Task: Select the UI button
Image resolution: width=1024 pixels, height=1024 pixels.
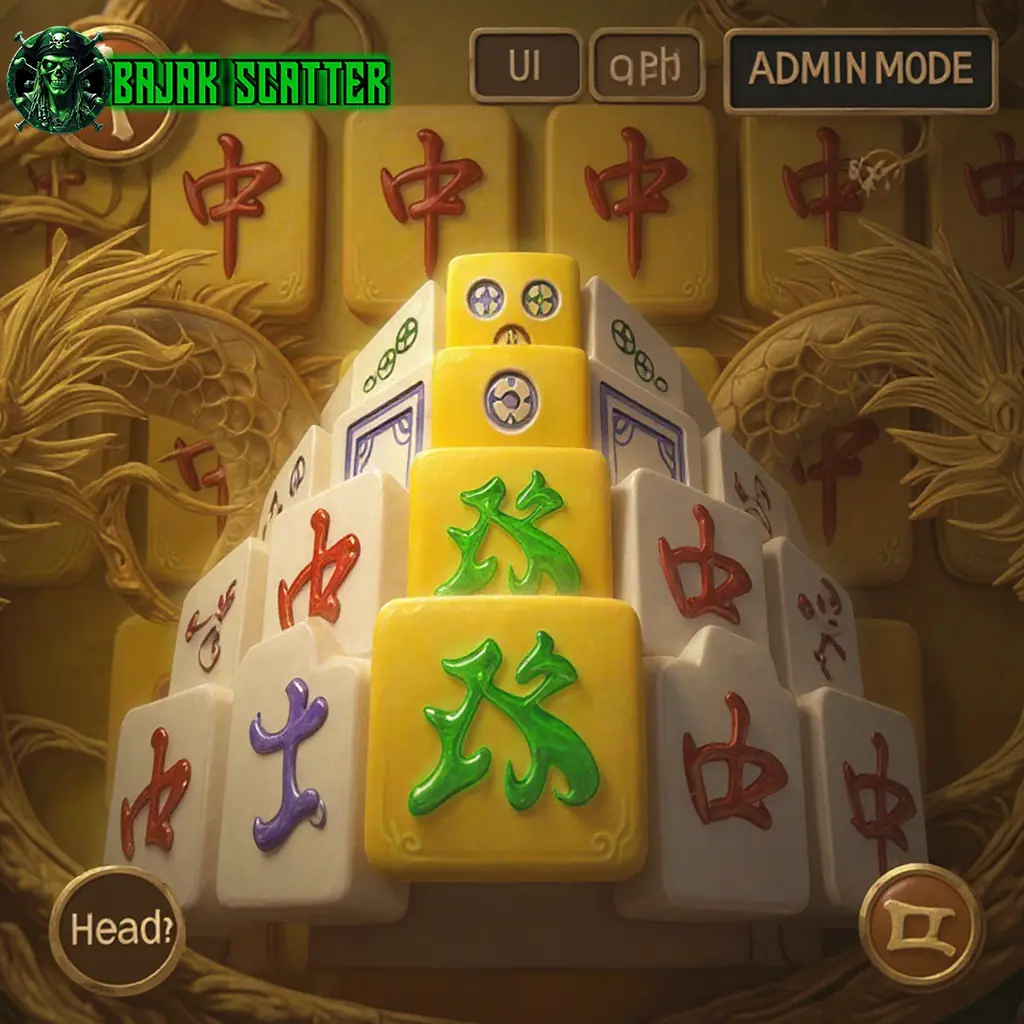Action: 525,66
